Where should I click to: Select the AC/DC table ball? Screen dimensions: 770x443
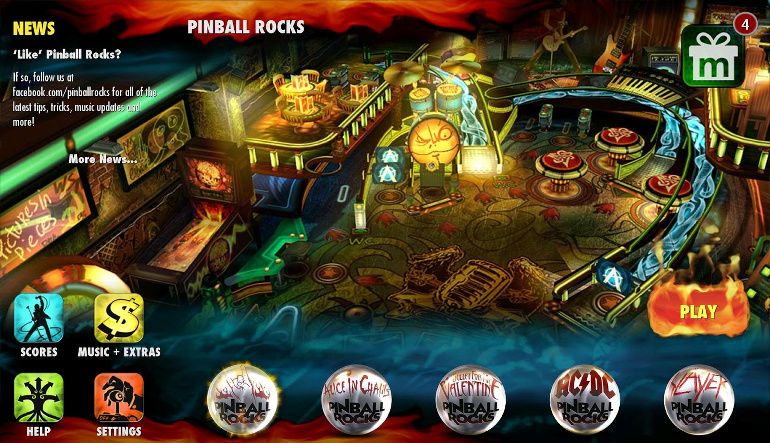(584, 400)
